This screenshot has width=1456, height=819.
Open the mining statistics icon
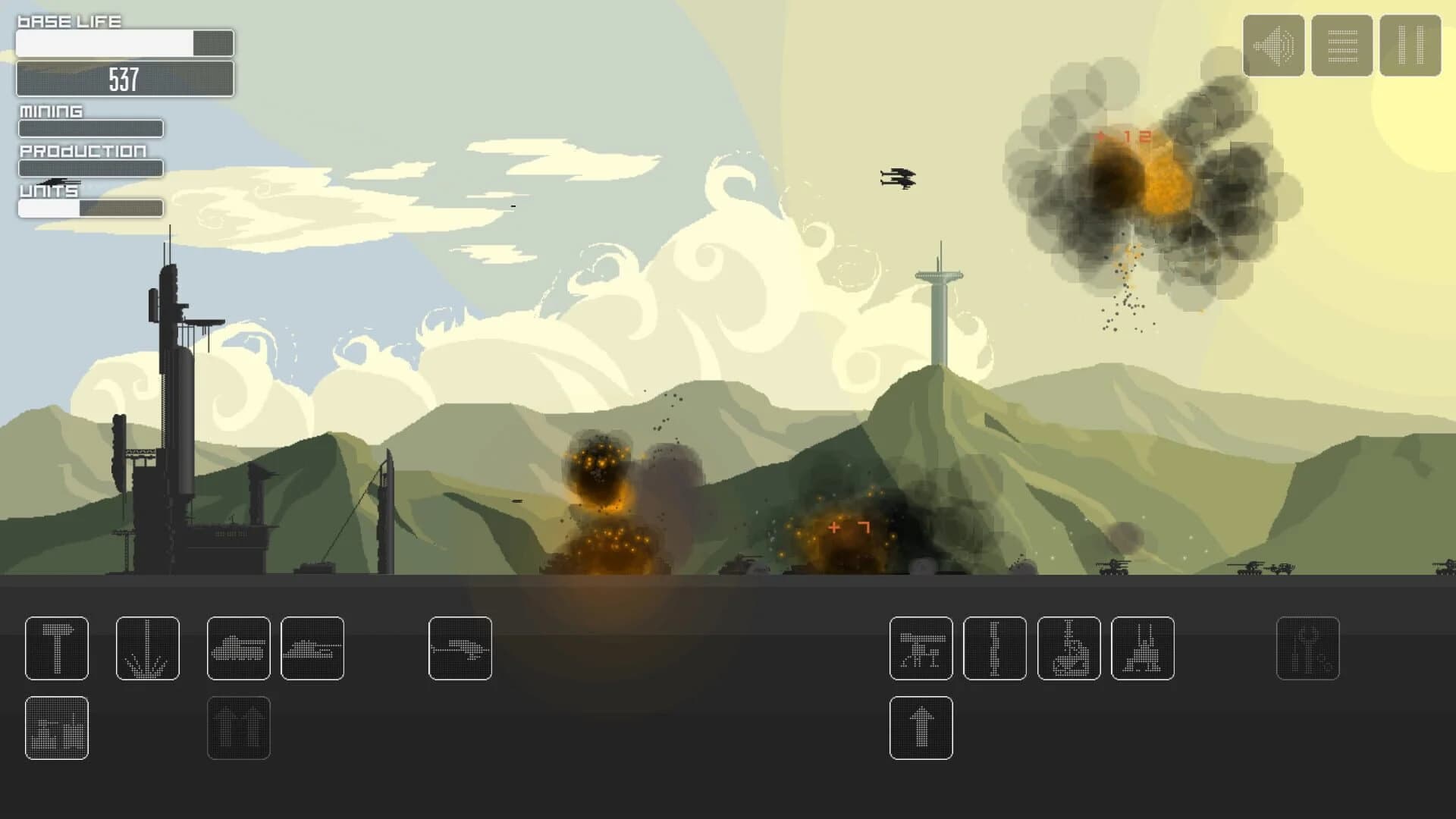pos(57,729)
